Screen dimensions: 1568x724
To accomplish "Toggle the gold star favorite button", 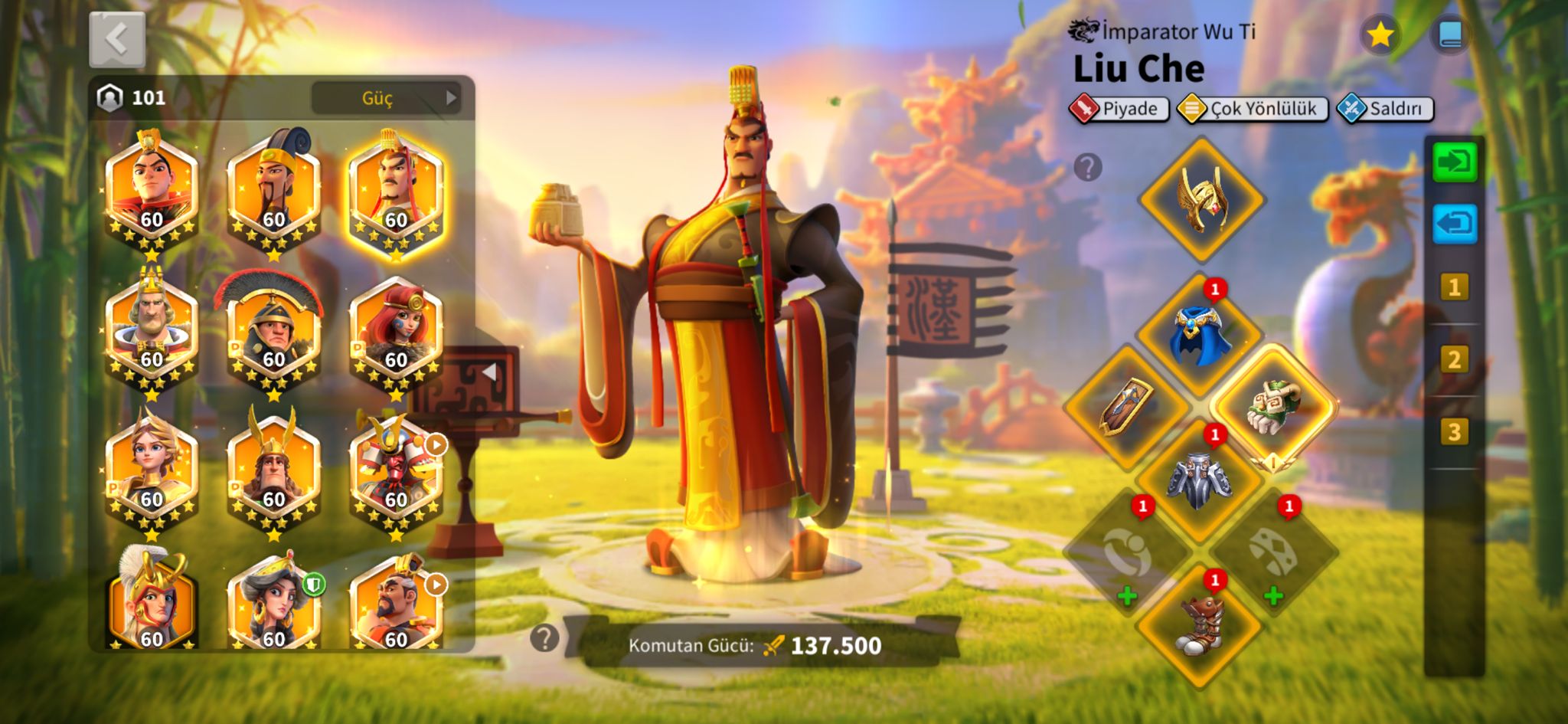I will click(x=1380, y=34).
